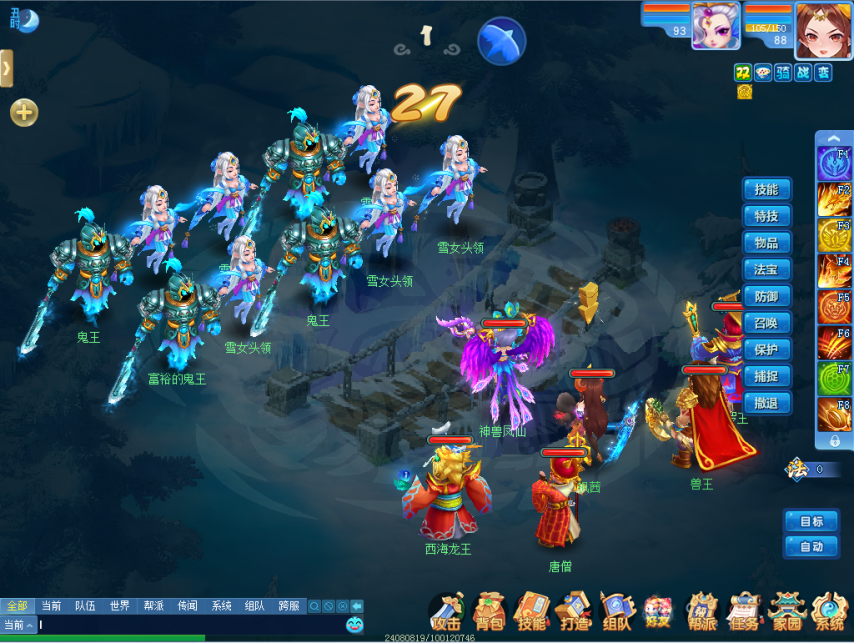Viewport: 854px width, 643px height.
Task: Choose the 保护 protect command
Action: point(767,350)
